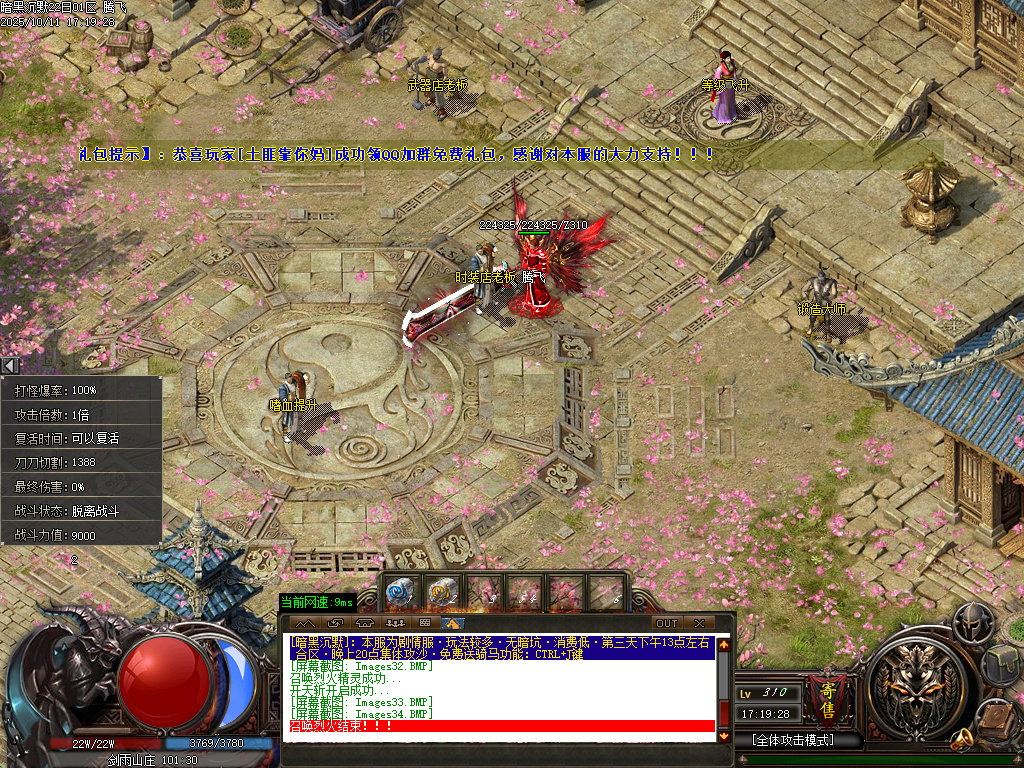
Task: Close the chat panel with the X button
Action: tap(699, 623)
